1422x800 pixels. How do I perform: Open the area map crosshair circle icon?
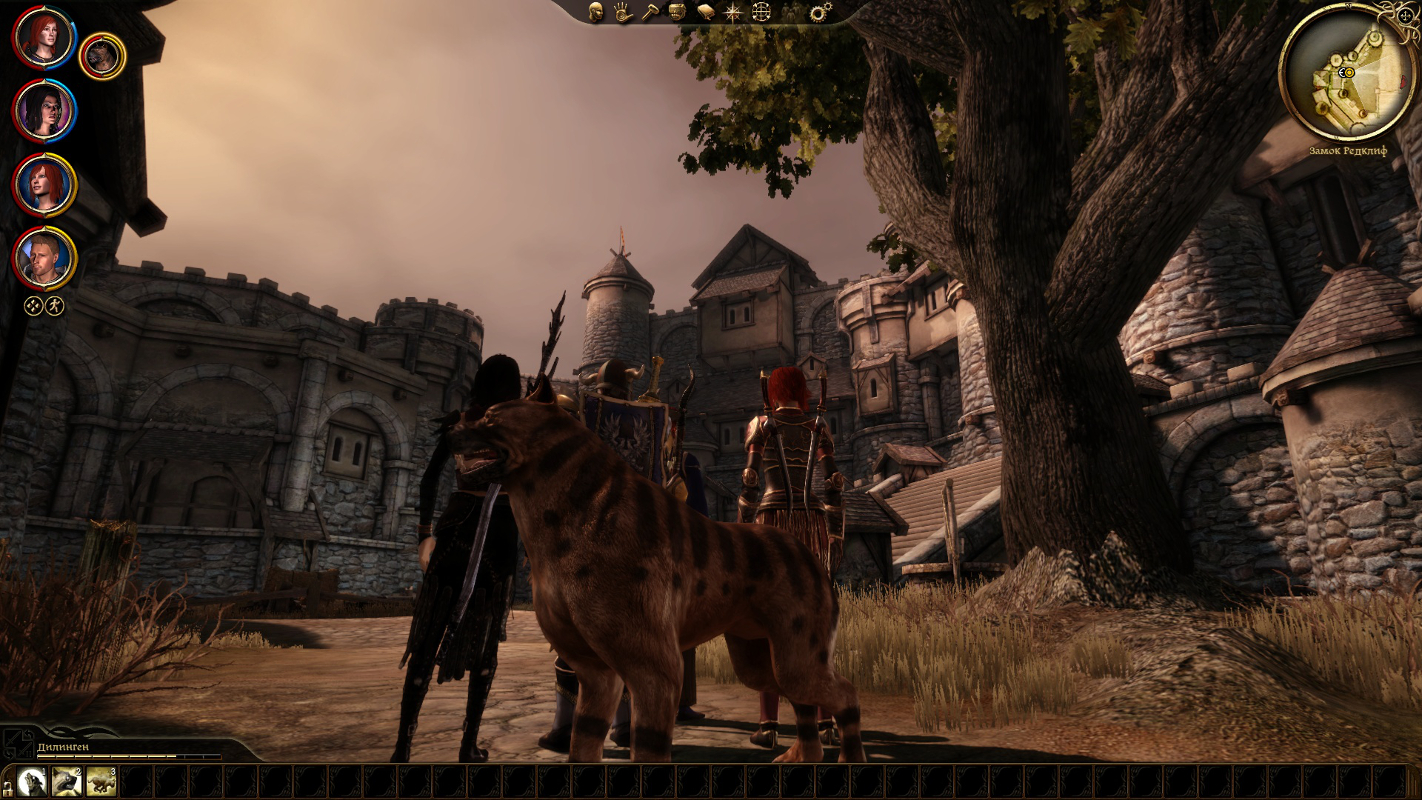(762, 12)
